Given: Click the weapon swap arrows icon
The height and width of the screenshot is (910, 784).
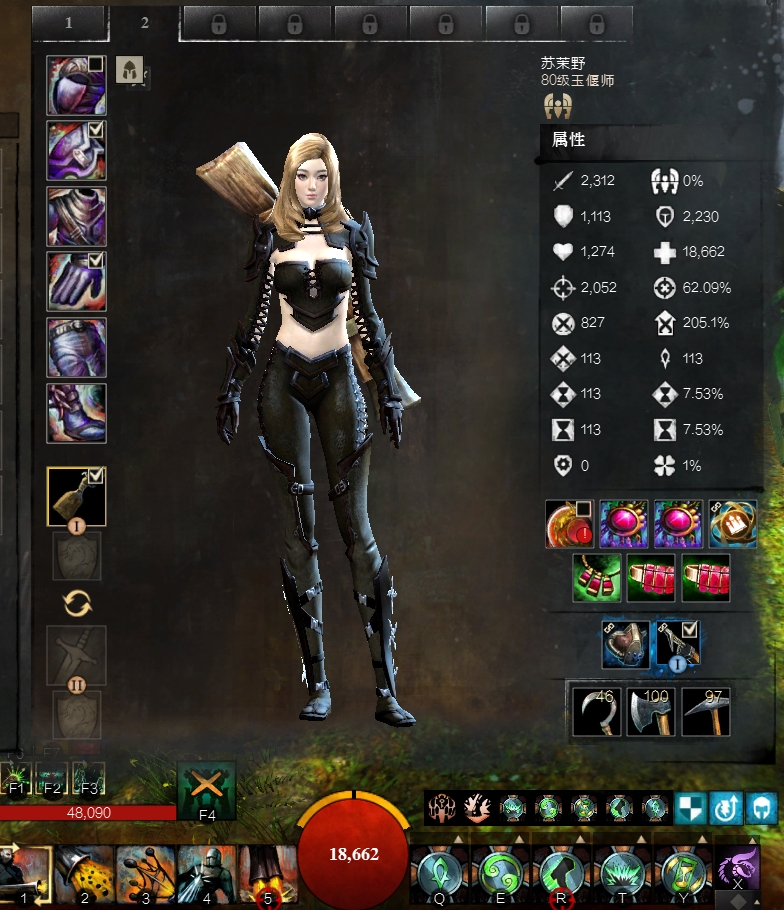Looking at the screenshot, I should tap(77, 603).
